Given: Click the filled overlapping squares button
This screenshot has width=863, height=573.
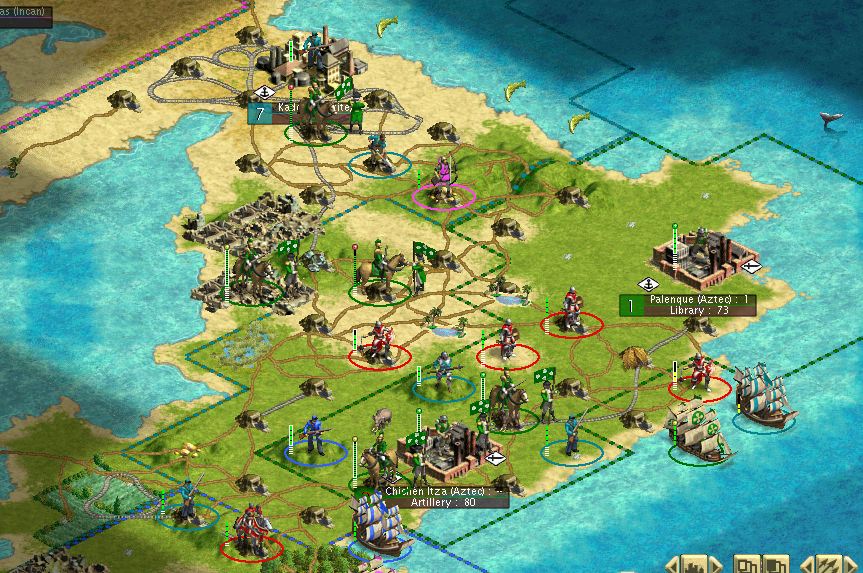Looking at the screenshot, I should point(774,565).
